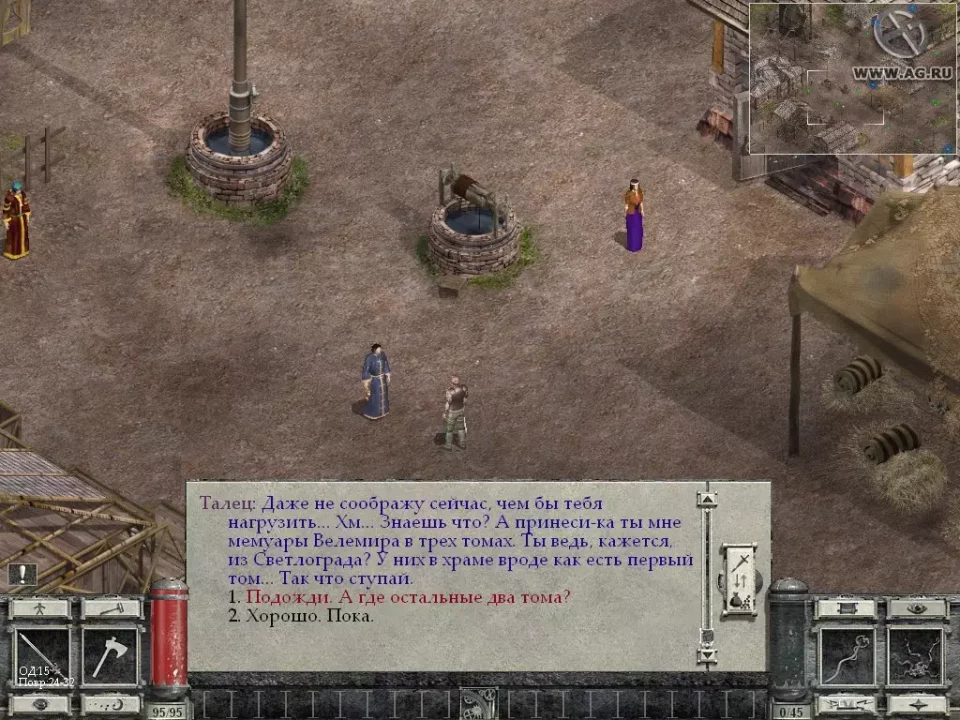Select the axe weapon slot
Image resolution: width=960 pixels, height=720 pixels.
110,655
